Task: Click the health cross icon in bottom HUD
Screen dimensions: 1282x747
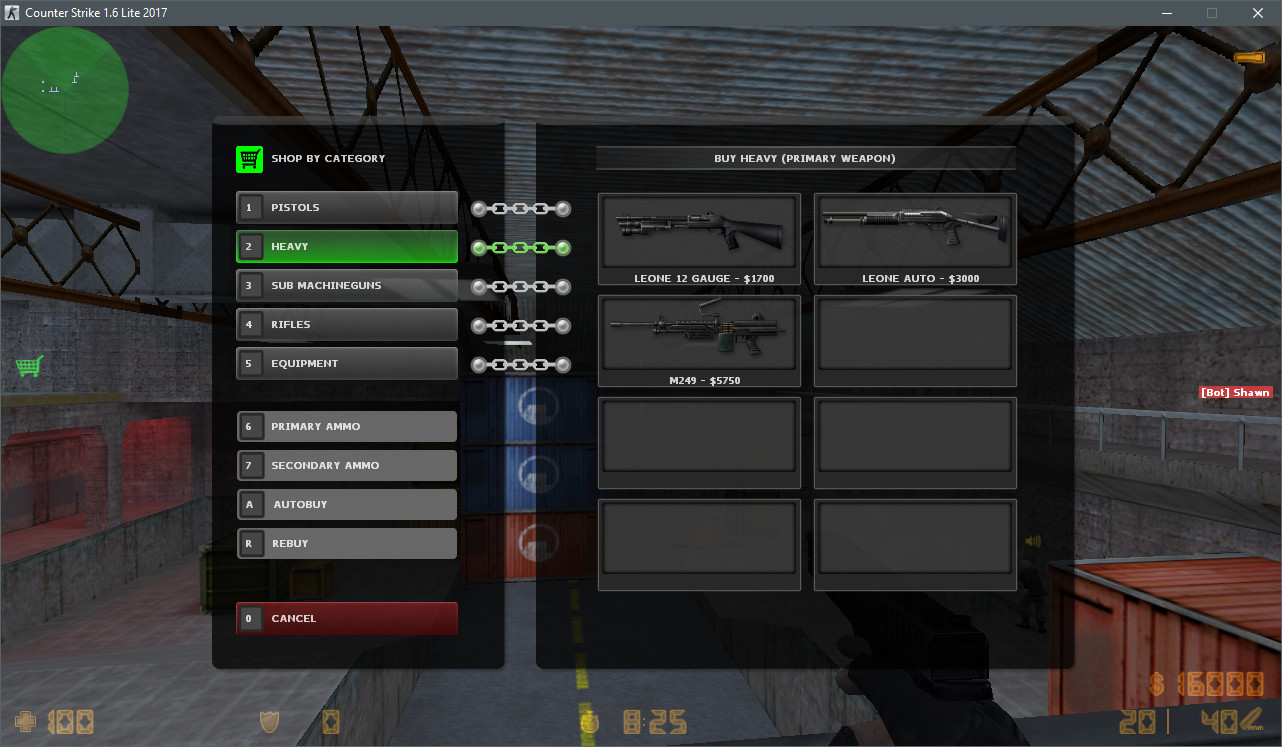Action: coord(25,720)
